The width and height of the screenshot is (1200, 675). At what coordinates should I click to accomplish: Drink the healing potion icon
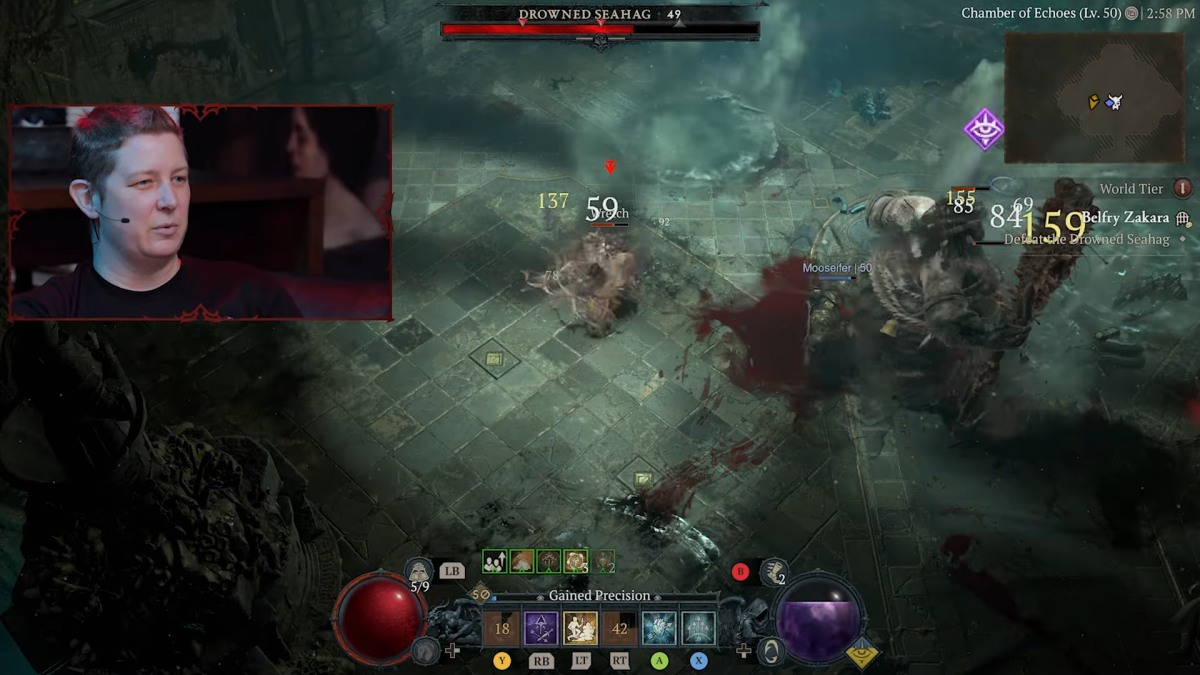click(x=419, y=571)
